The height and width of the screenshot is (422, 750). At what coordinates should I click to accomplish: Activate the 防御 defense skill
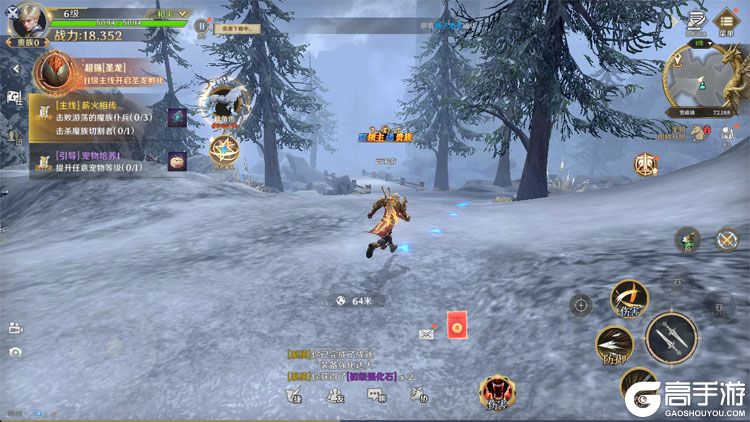[614, 344]
